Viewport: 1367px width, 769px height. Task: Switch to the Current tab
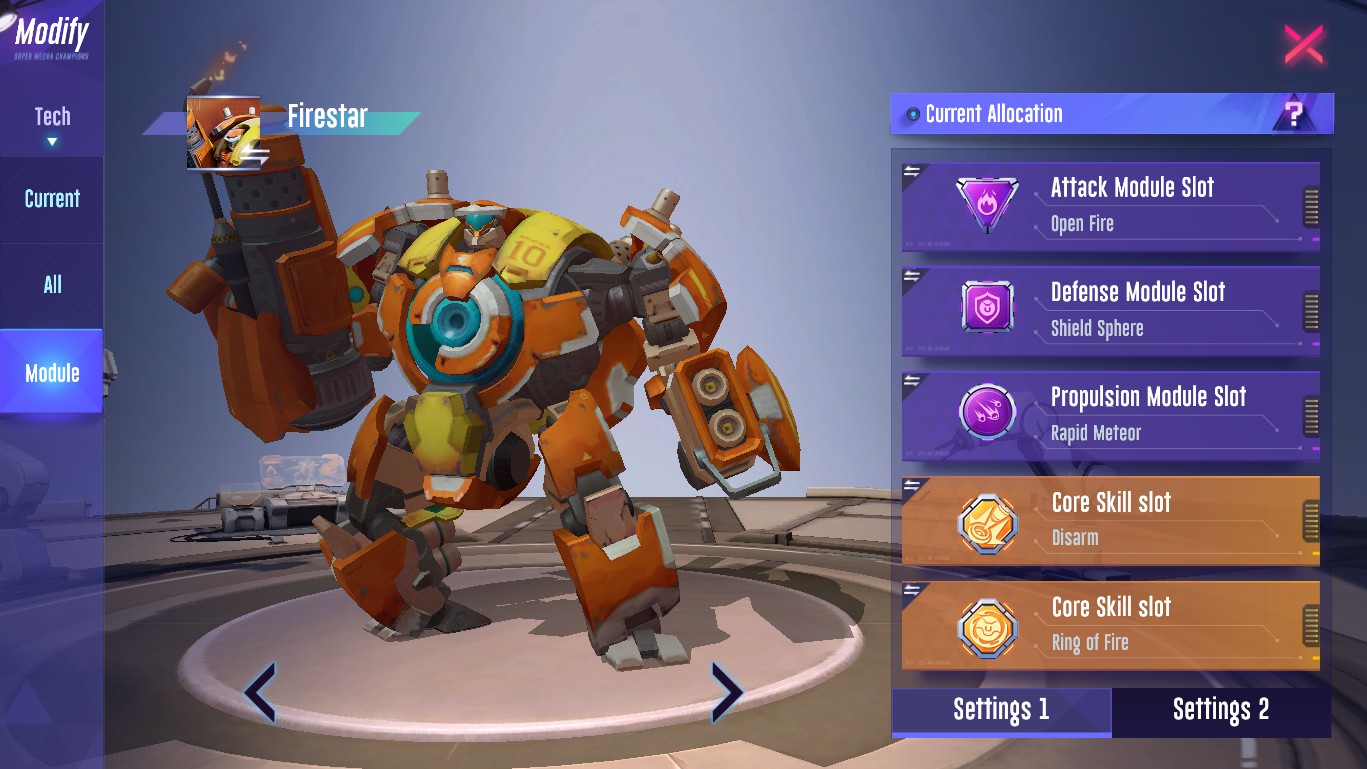click(x=52, y=199)
